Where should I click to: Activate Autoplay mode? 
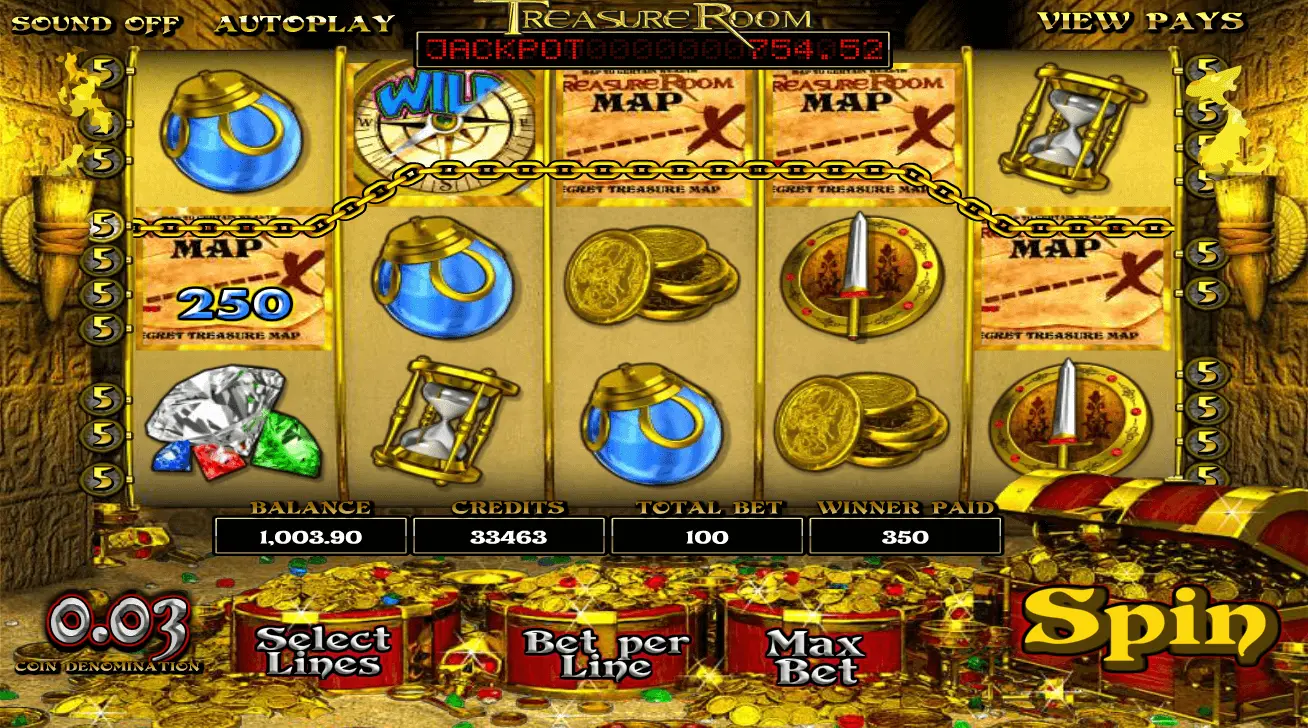pos(305,23)
